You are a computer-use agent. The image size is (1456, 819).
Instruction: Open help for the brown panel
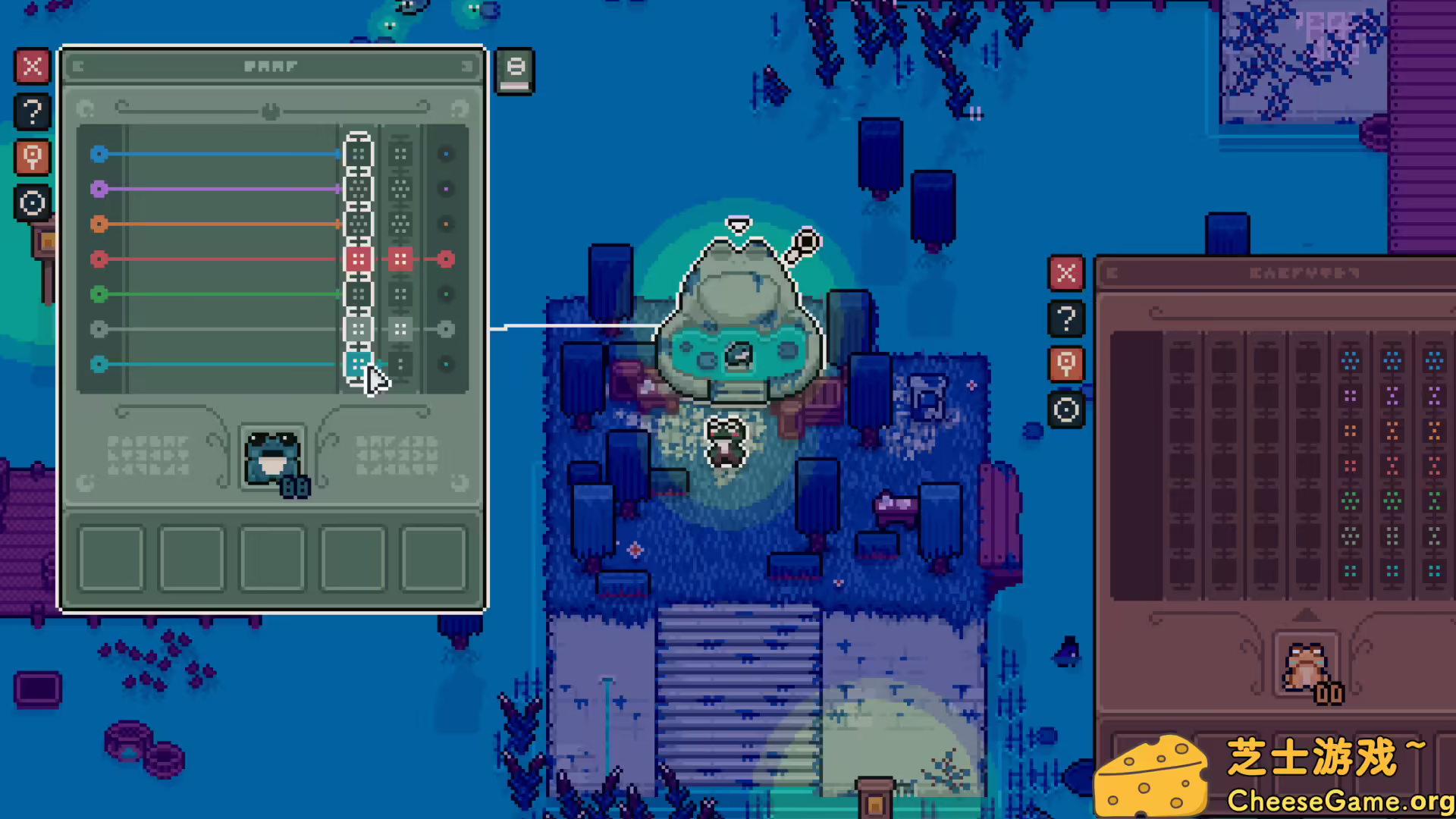(1066, 318)
